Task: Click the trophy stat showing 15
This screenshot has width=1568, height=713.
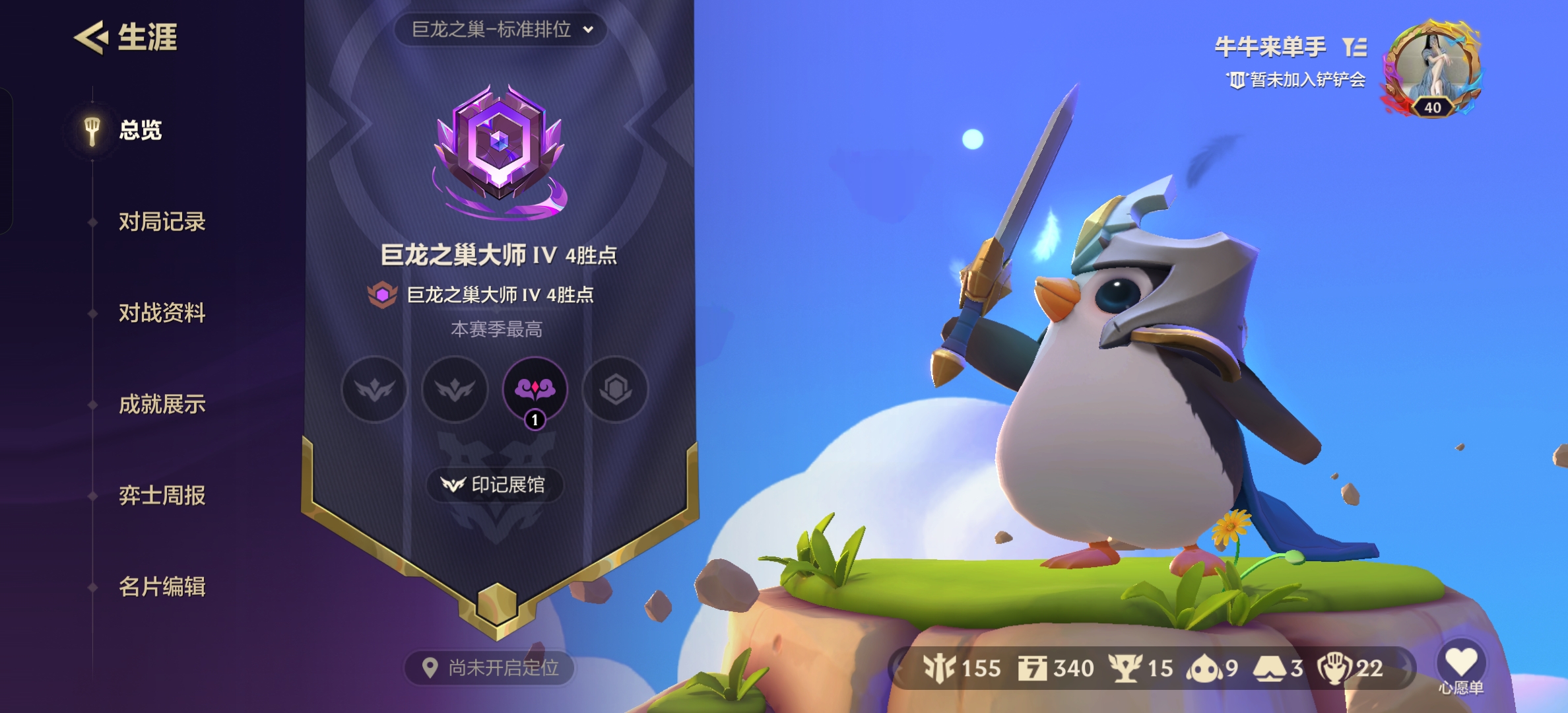Action: coord(1141,668)
